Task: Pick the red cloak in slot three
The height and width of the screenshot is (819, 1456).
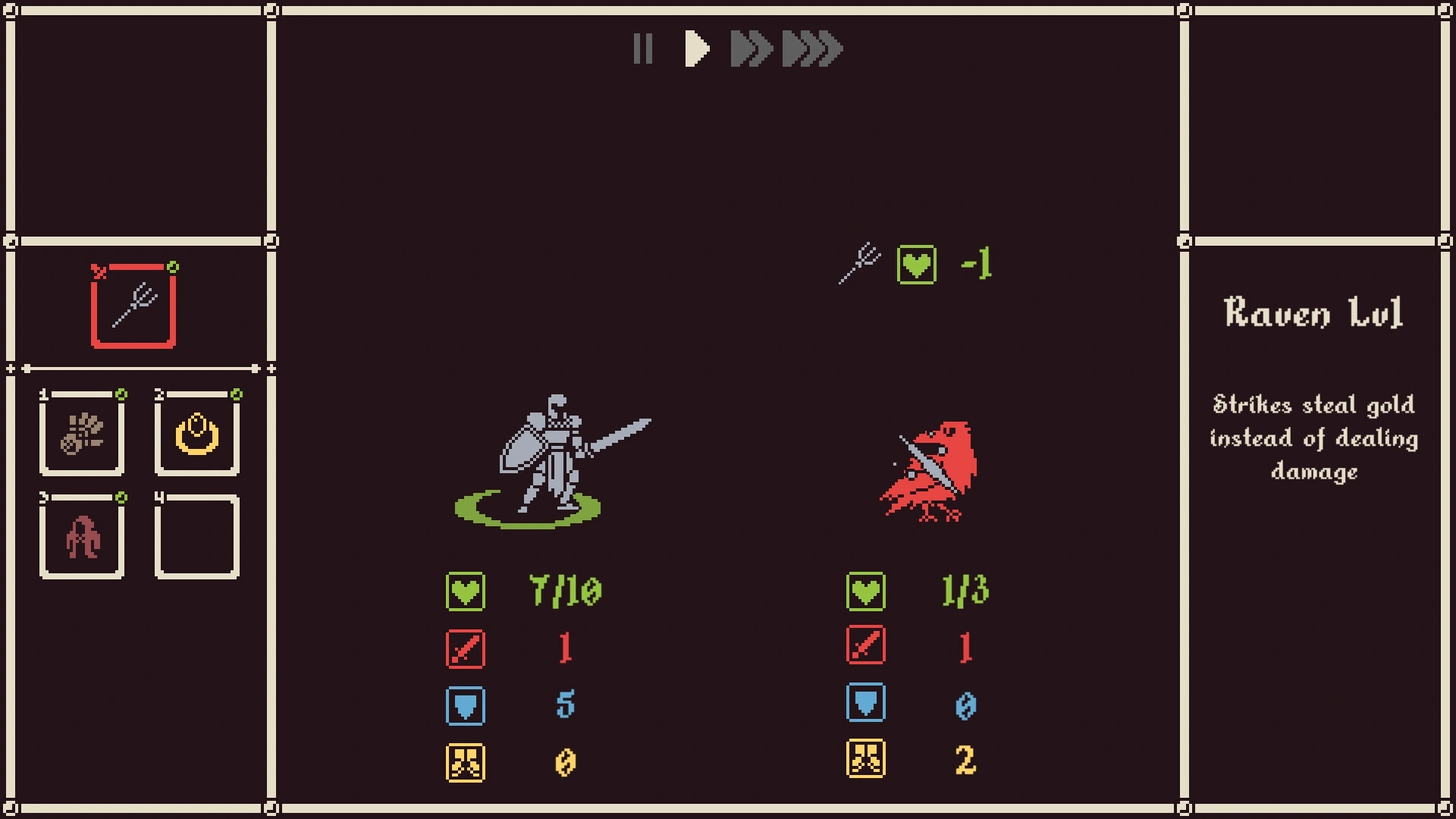Action: click(82, 537)
